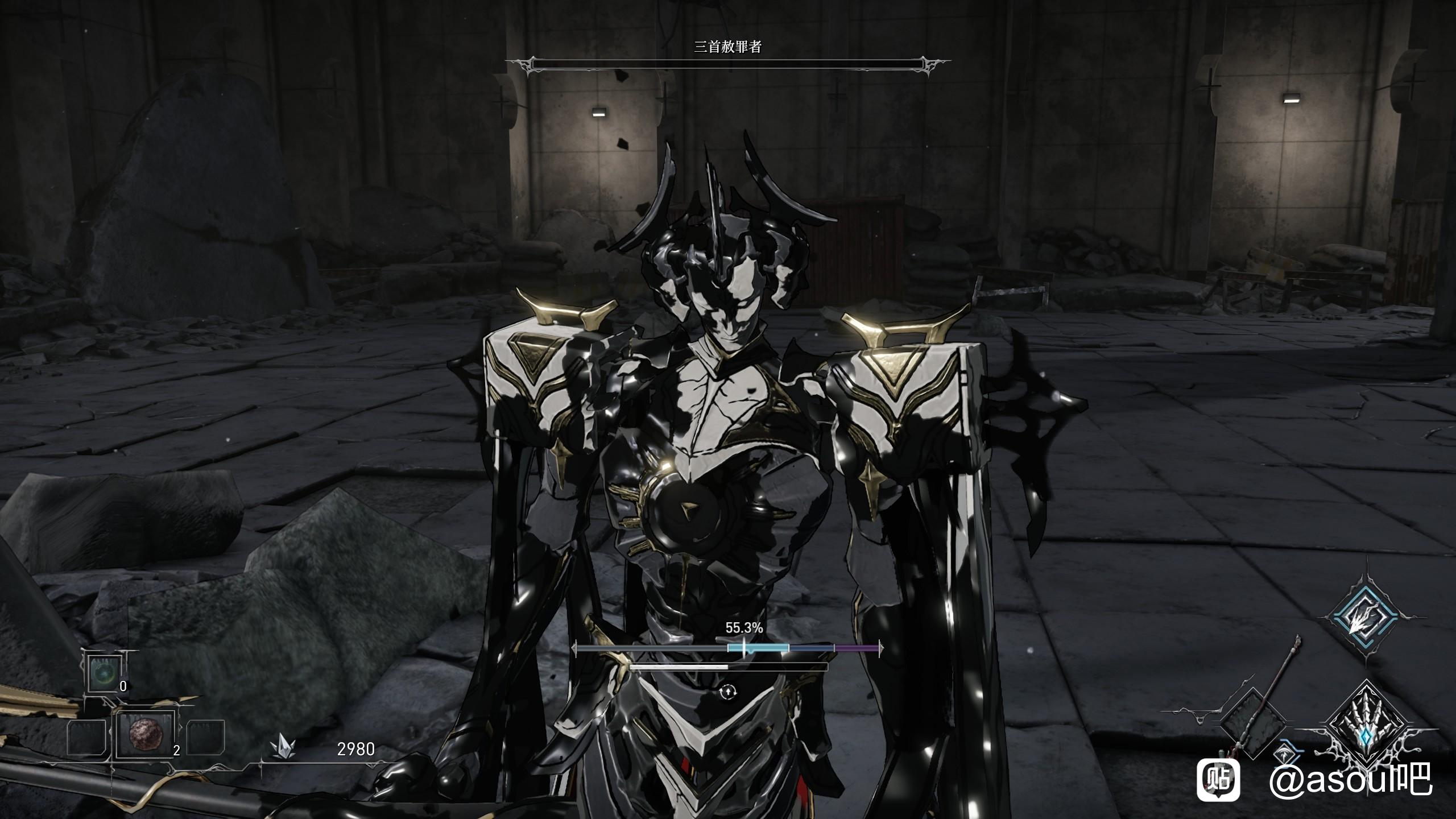Click the circular arrows lock-on icon
The height and width of the screenshot is (819, 1456).
click(729, 692)
